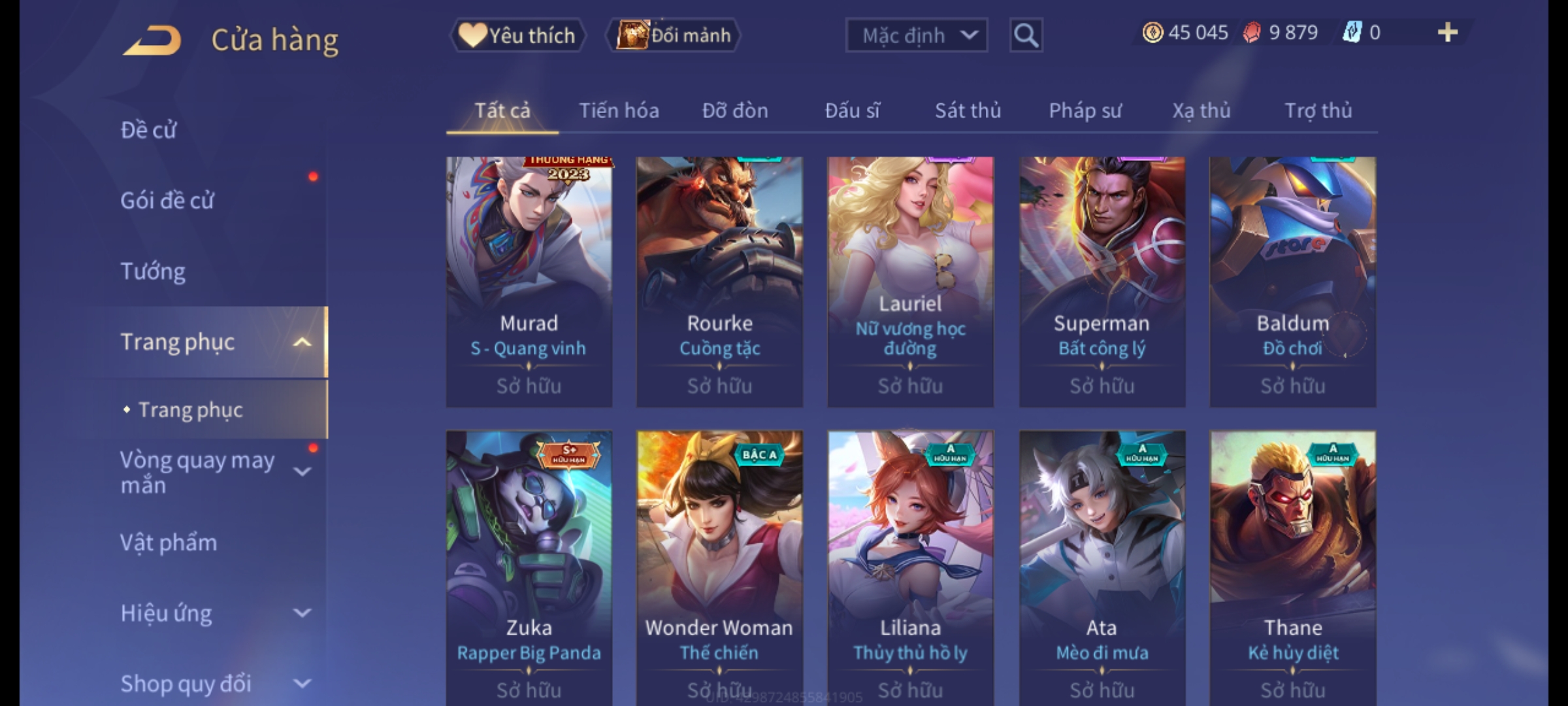Click the magnifying glass search icon

coord(1026,35)
